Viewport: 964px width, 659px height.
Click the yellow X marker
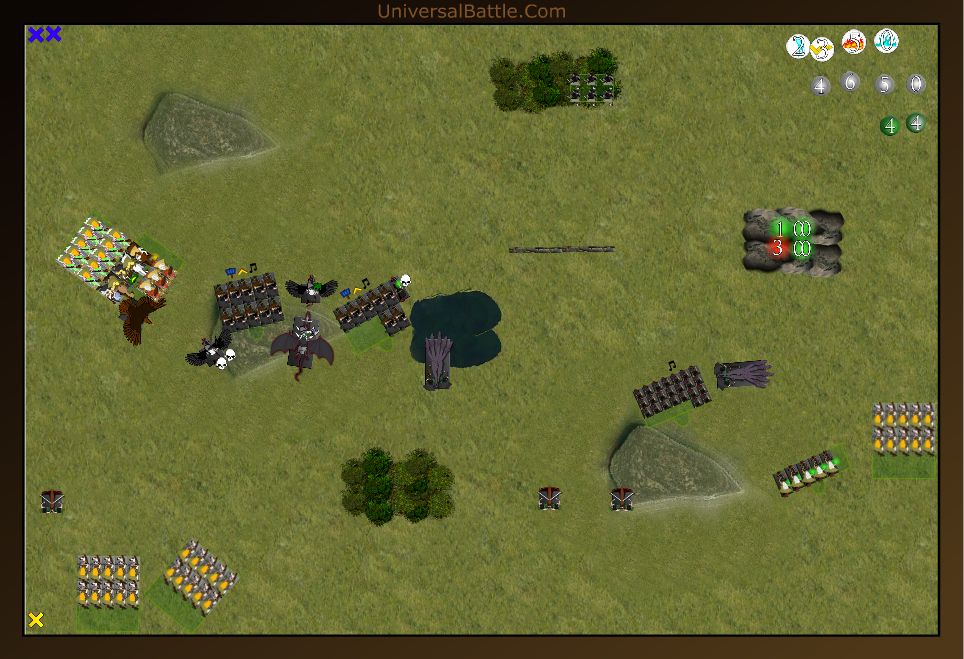36,620
